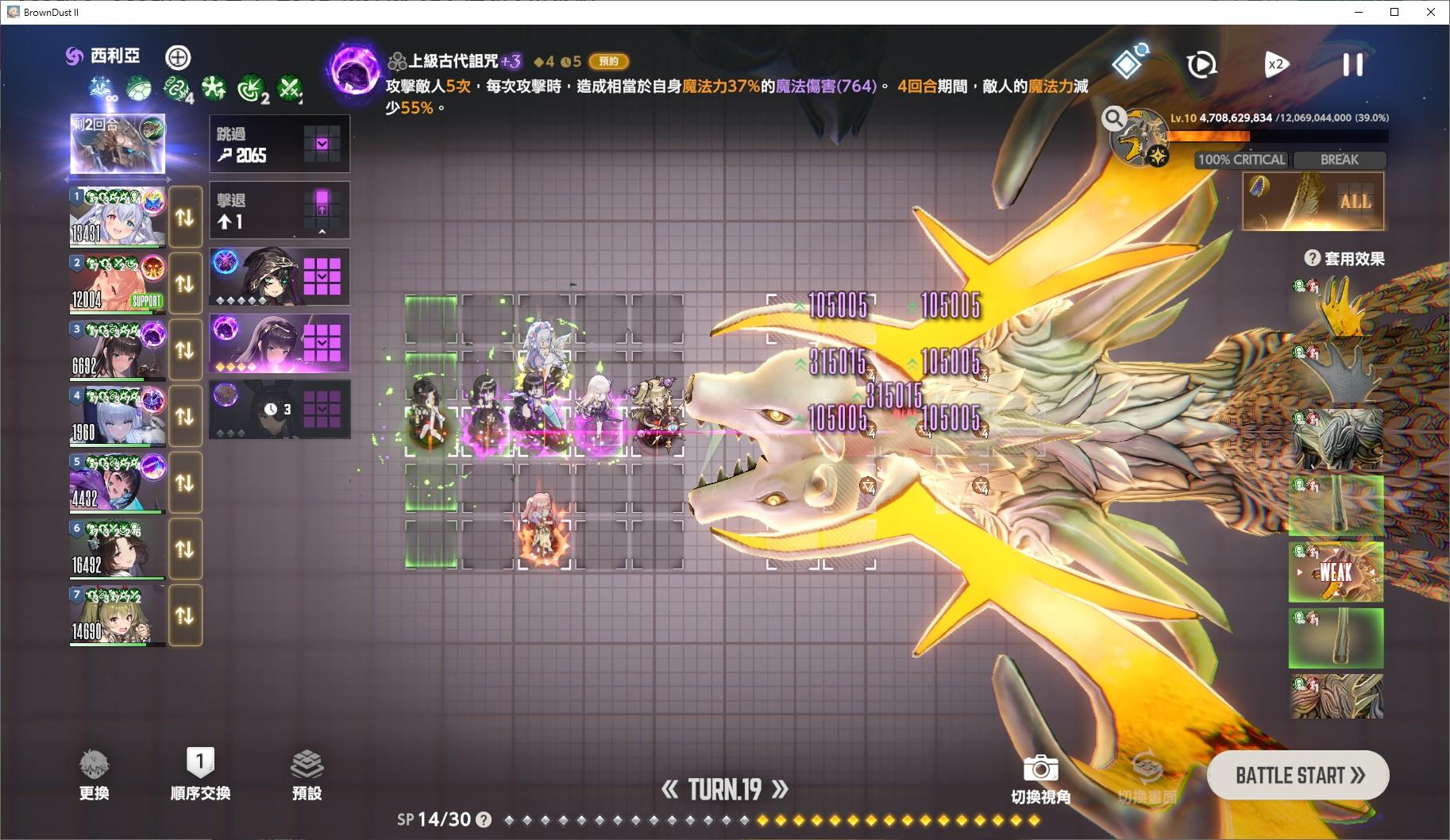Select the WEAK equipment thumbnail
The width and height of the screenshot is (1450, 840).
(1336, 572)
